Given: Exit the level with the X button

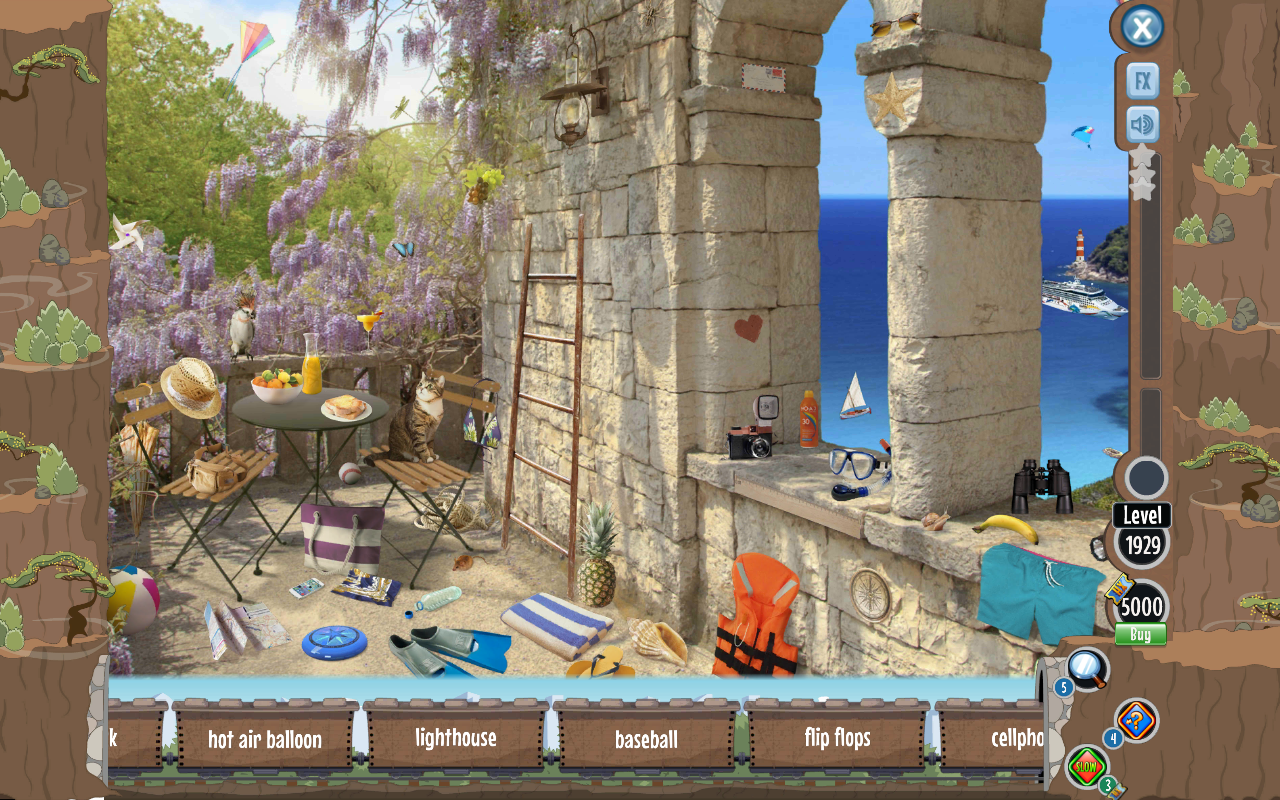Looking at the screenshot, I should point(1142,26).
